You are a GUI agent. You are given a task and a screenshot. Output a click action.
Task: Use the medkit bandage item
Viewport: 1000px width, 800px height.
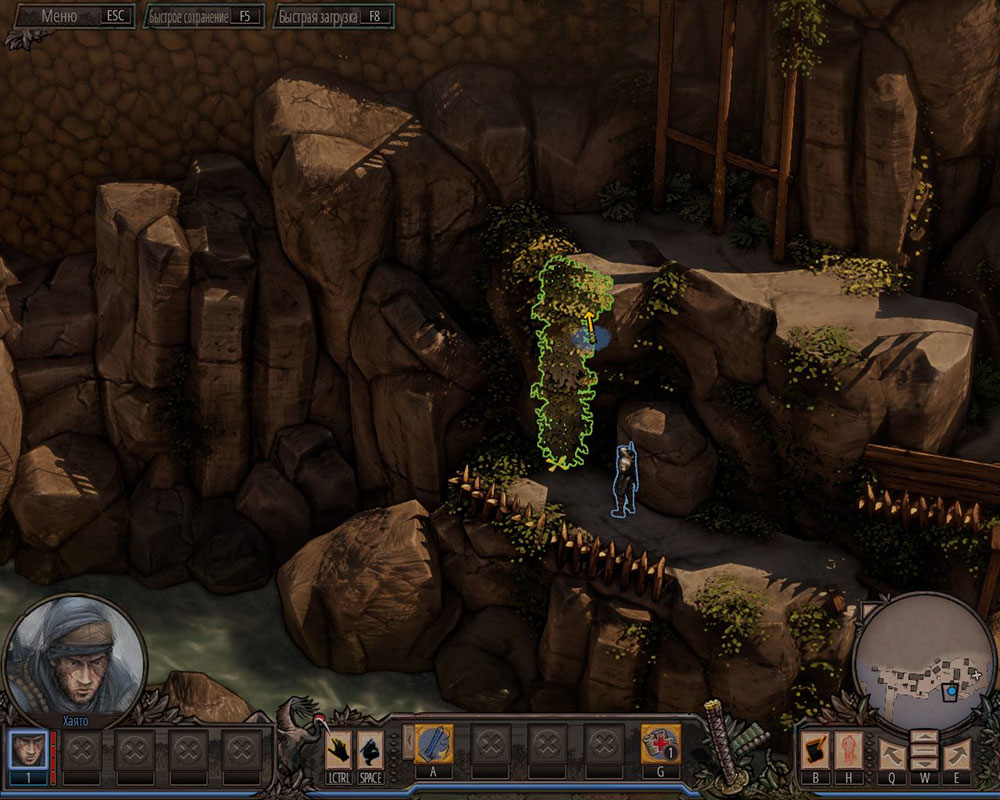tap(660, 745)
